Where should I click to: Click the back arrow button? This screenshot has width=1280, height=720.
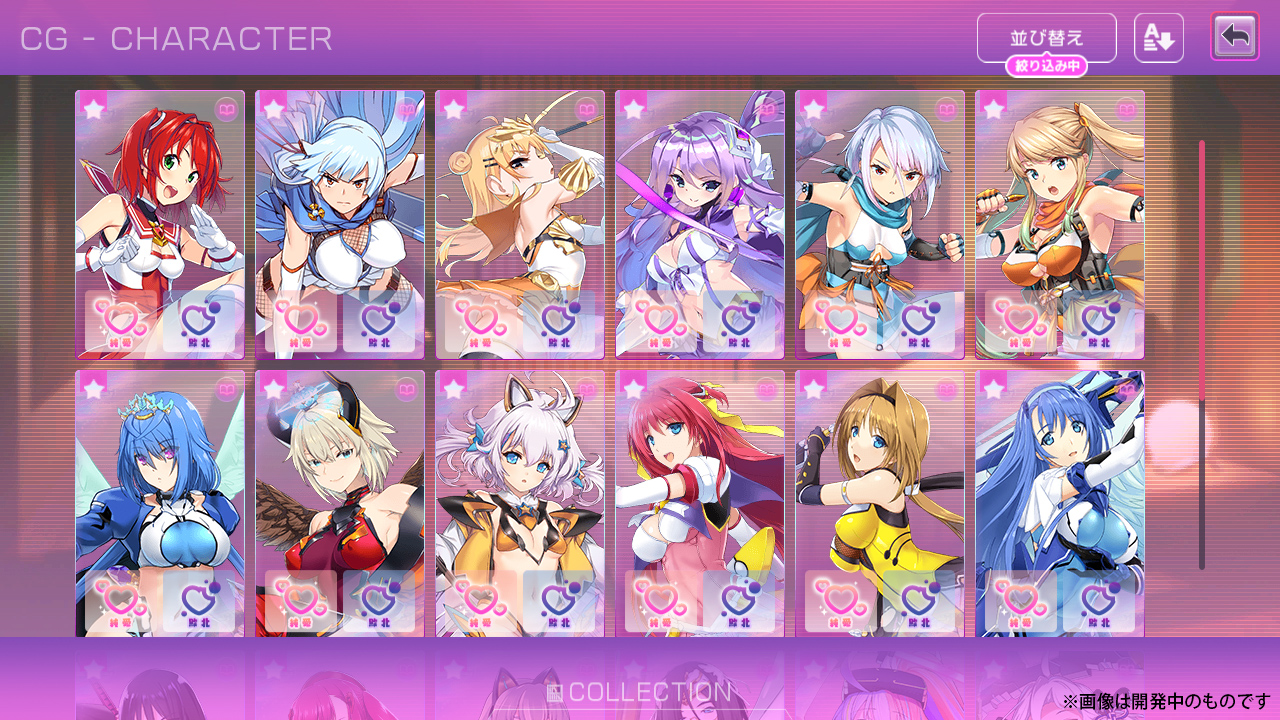click(1235, 37)
